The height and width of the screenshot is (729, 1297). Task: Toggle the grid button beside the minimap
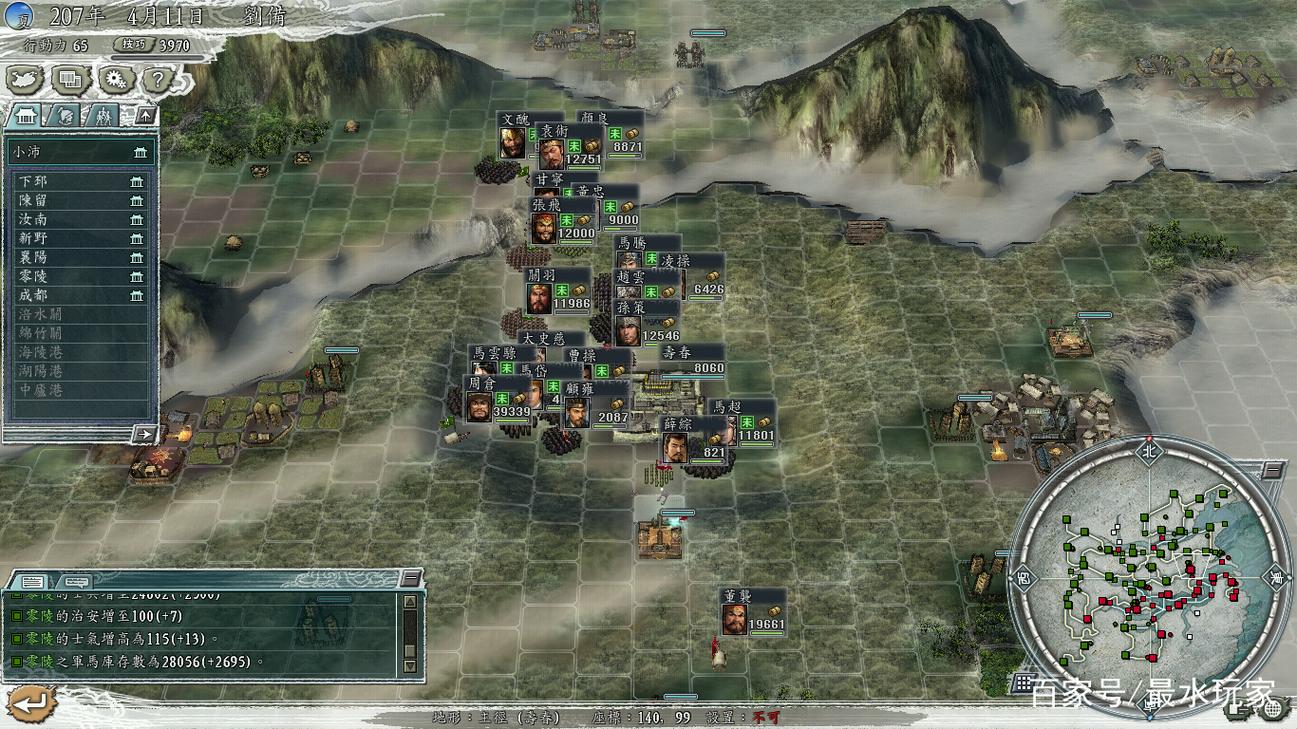(1022, 683)
